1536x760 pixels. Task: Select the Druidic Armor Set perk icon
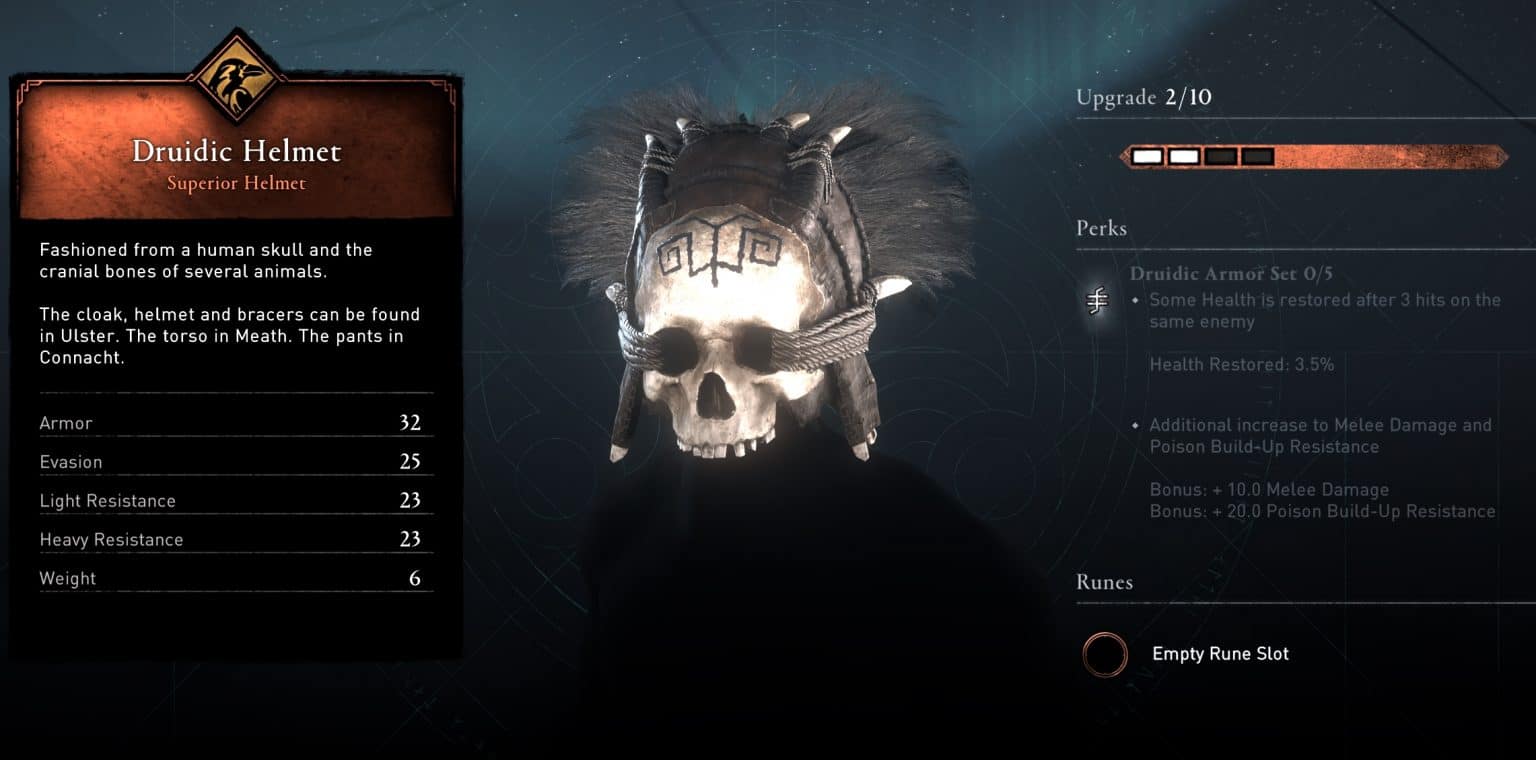click(1096, 300)
